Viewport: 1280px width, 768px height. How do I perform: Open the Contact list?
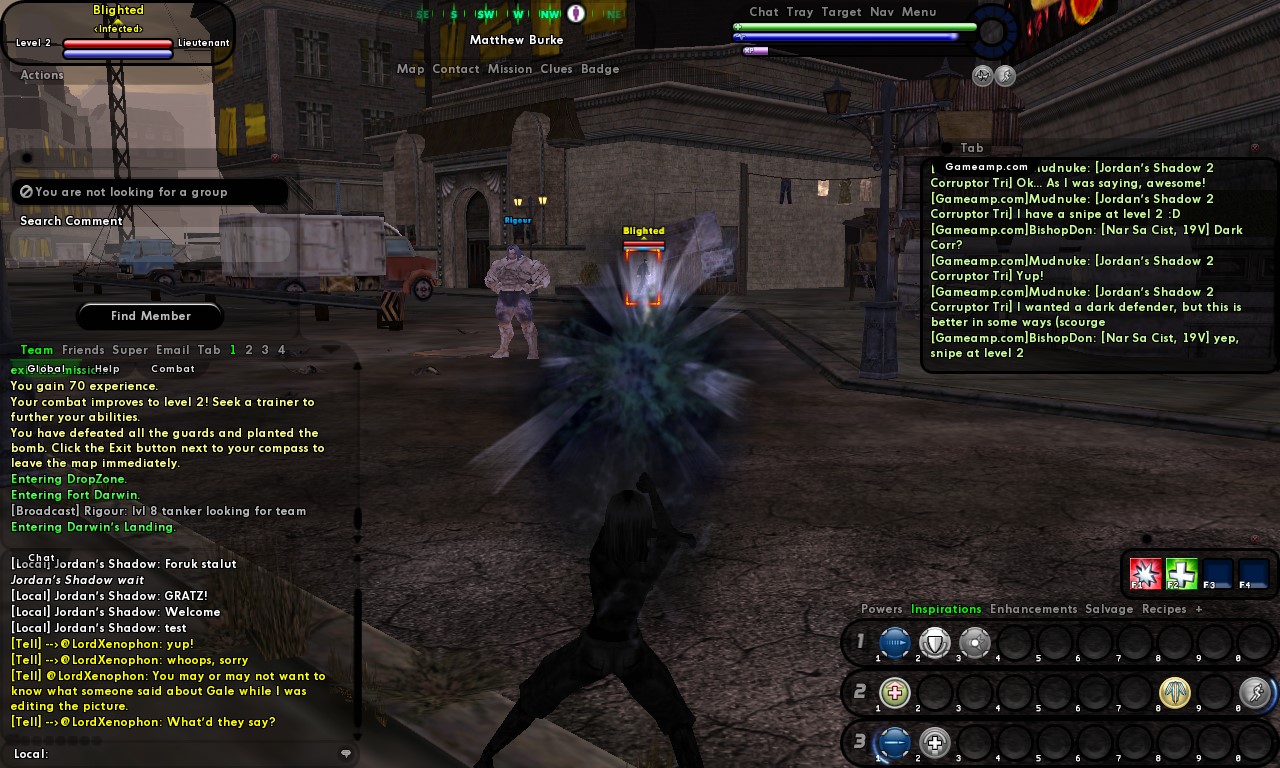click(x=456, y=69)
